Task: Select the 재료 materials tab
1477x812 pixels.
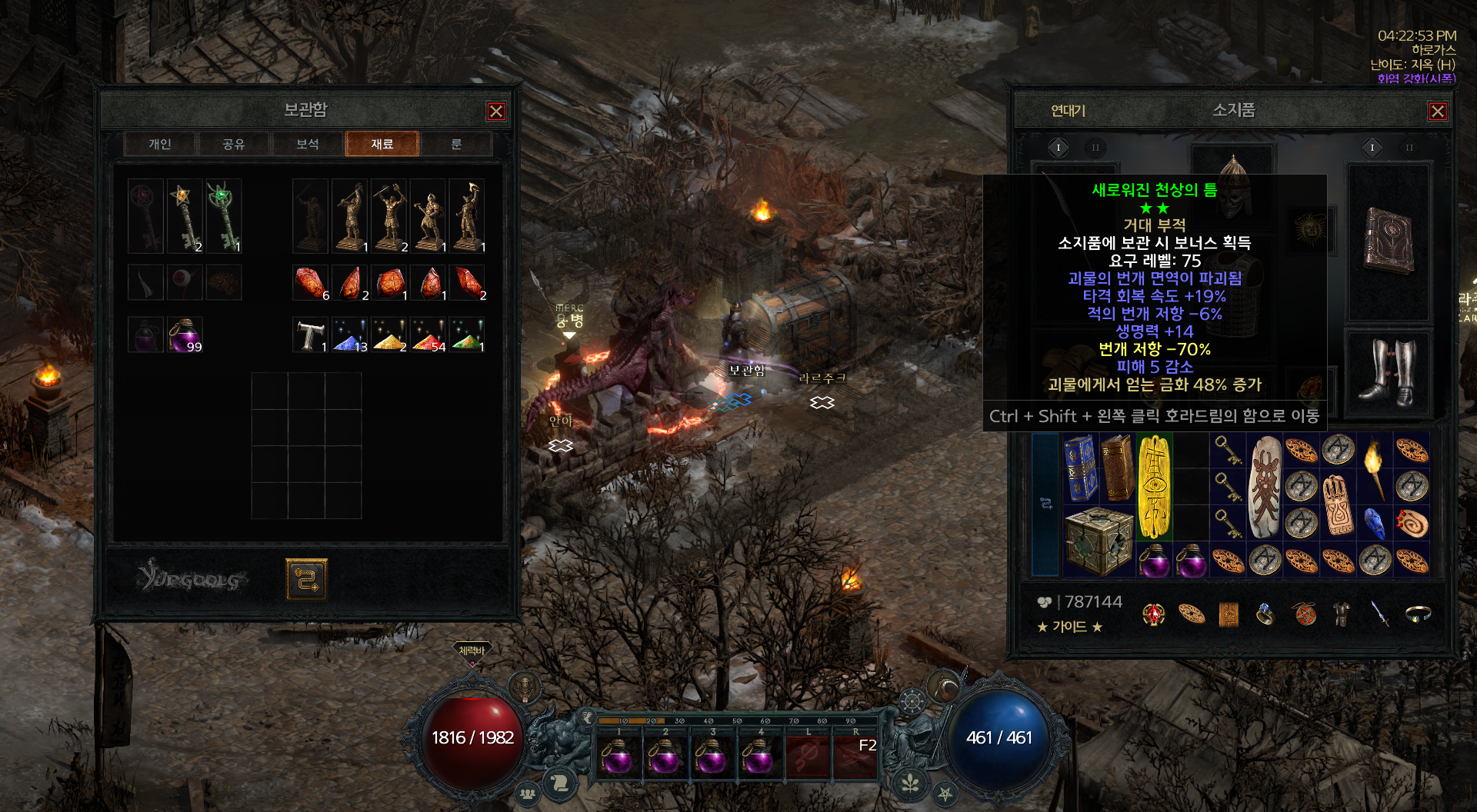Action: [x=382, y=144]
